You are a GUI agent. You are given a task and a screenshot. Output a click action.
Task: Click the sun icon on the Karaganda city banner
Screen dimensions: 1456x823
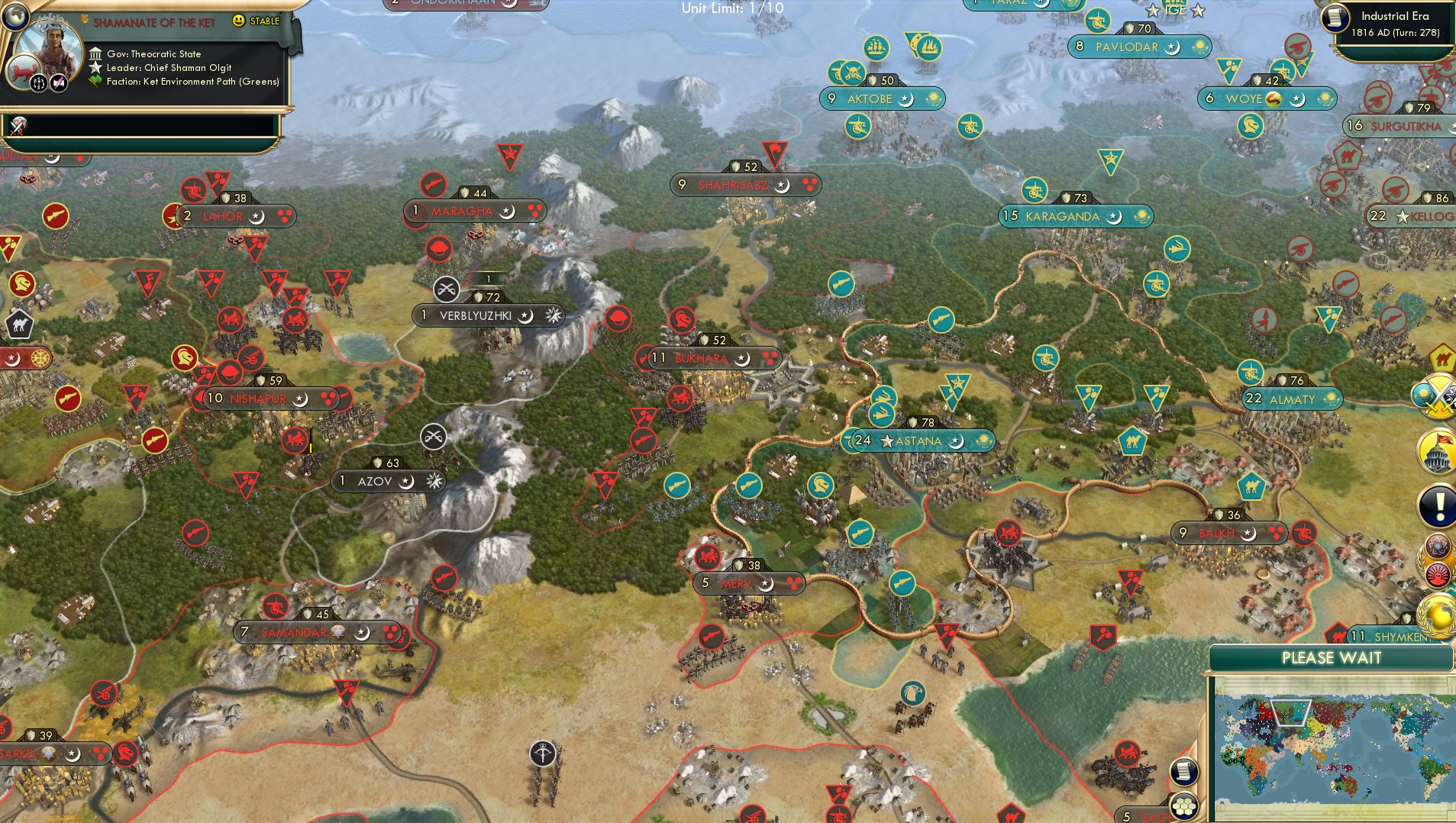point(1143,215)
